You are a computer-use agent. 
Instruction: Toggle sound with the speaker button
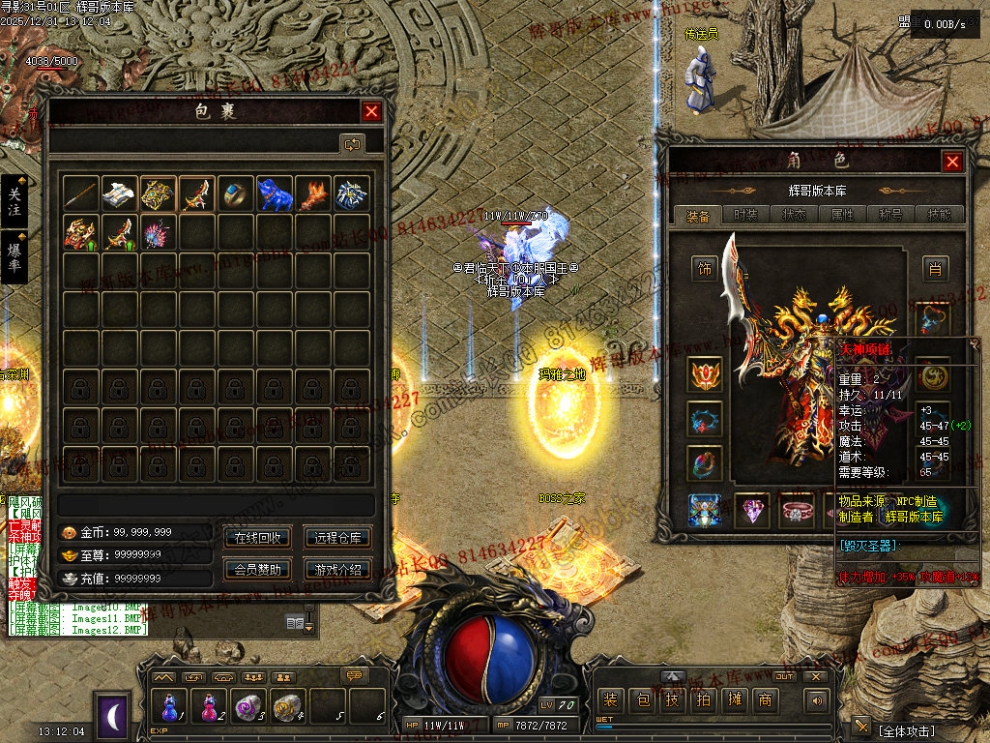point(819,700)
